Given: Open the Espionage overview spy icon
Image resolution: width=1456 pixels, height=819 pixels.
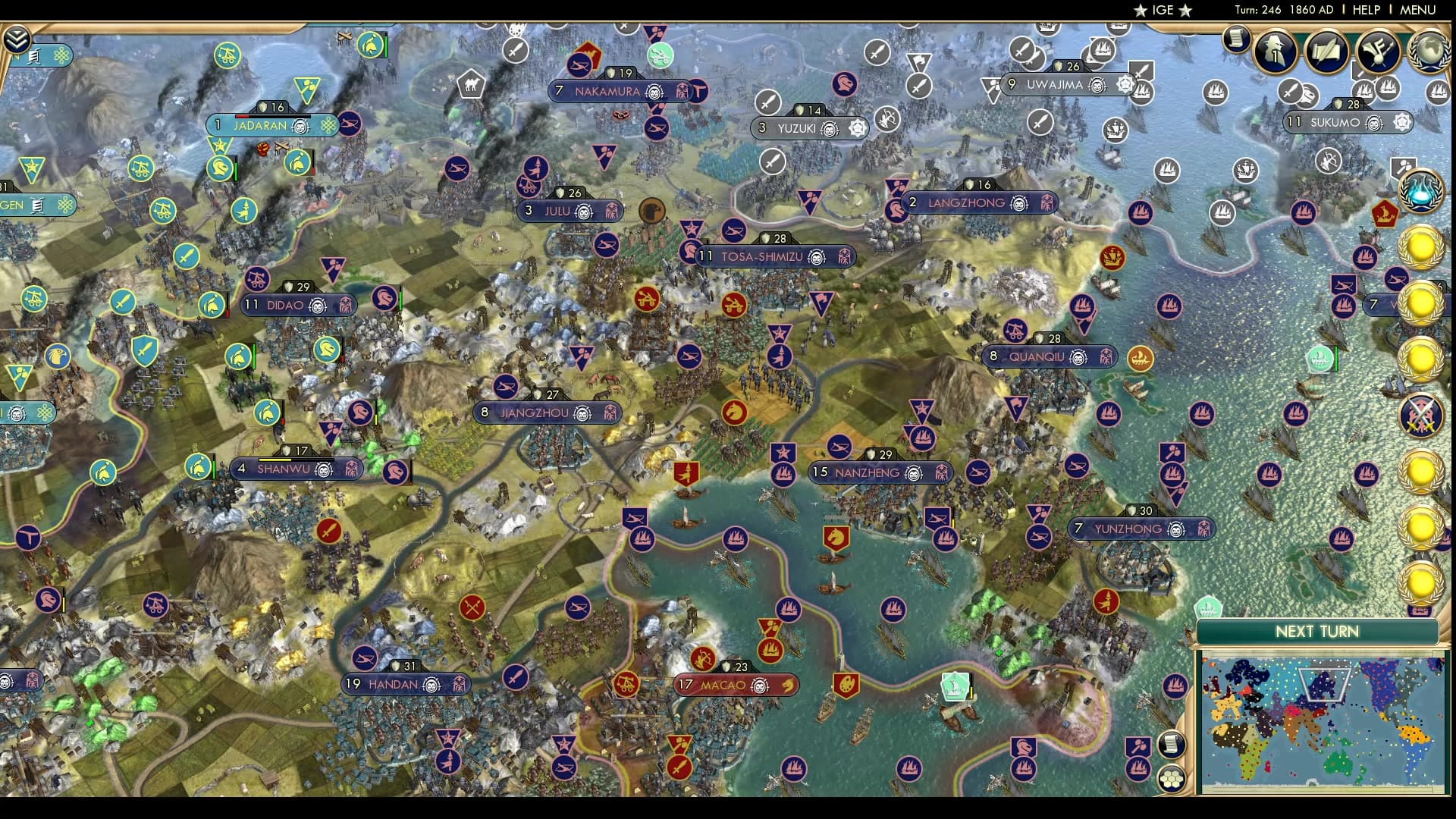Looking at the screenshot, I should point(1274,52).
